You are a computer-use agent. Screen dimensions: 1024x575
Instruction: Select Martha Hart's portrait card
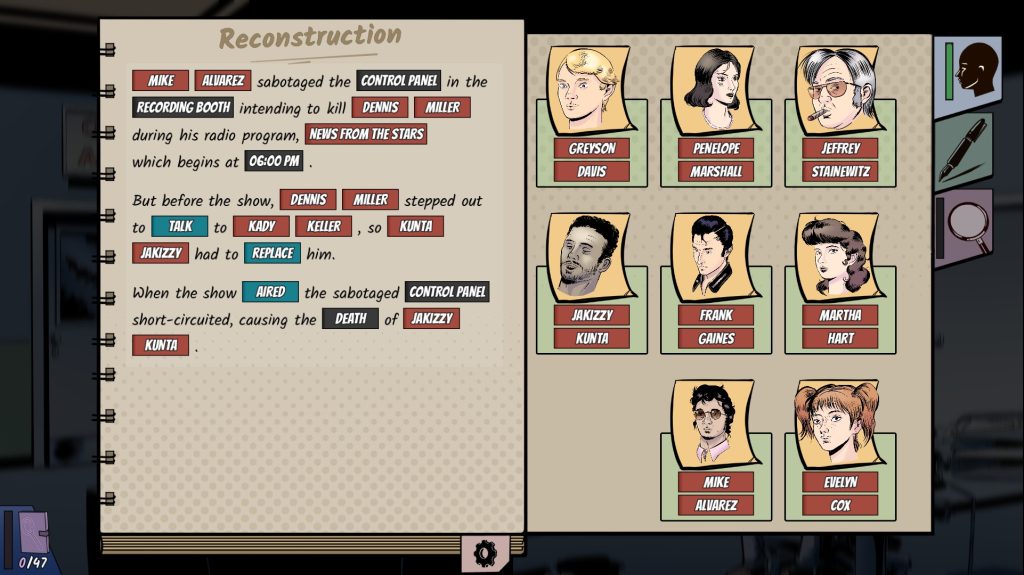point(840,282)
